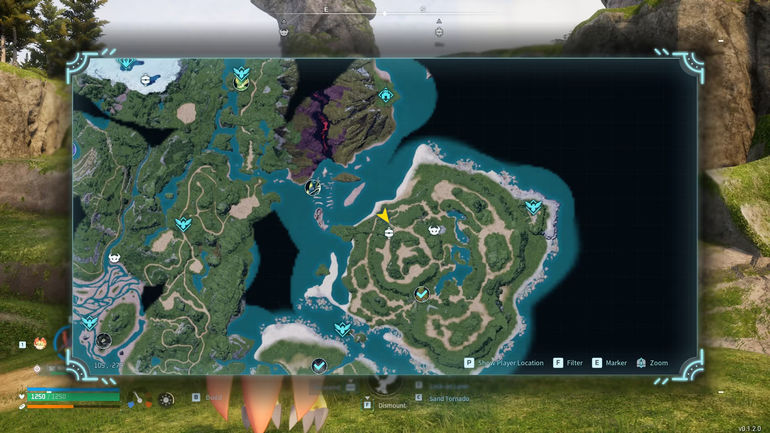Click the round boss marker in the water strait
The image size is (770, 433).
312,186
